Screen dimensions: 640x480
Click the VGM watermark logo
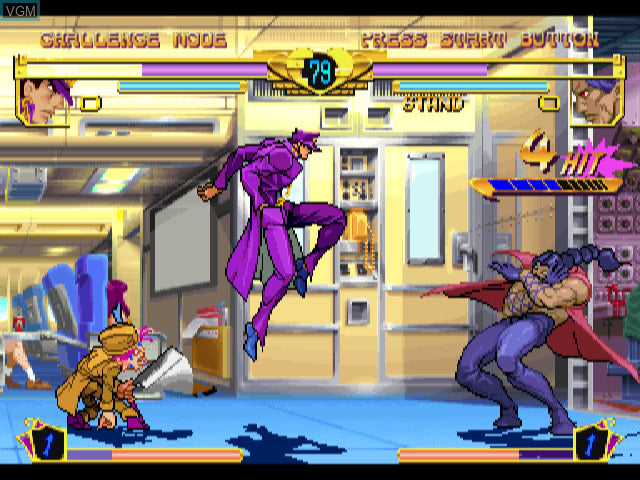pos(19,10)
